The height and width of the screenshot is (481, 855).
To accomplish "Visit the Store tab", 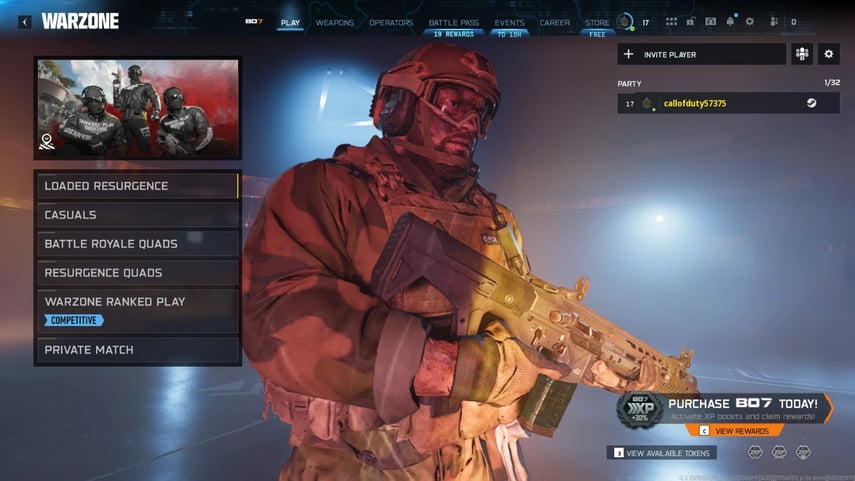I will coord(597,22).
